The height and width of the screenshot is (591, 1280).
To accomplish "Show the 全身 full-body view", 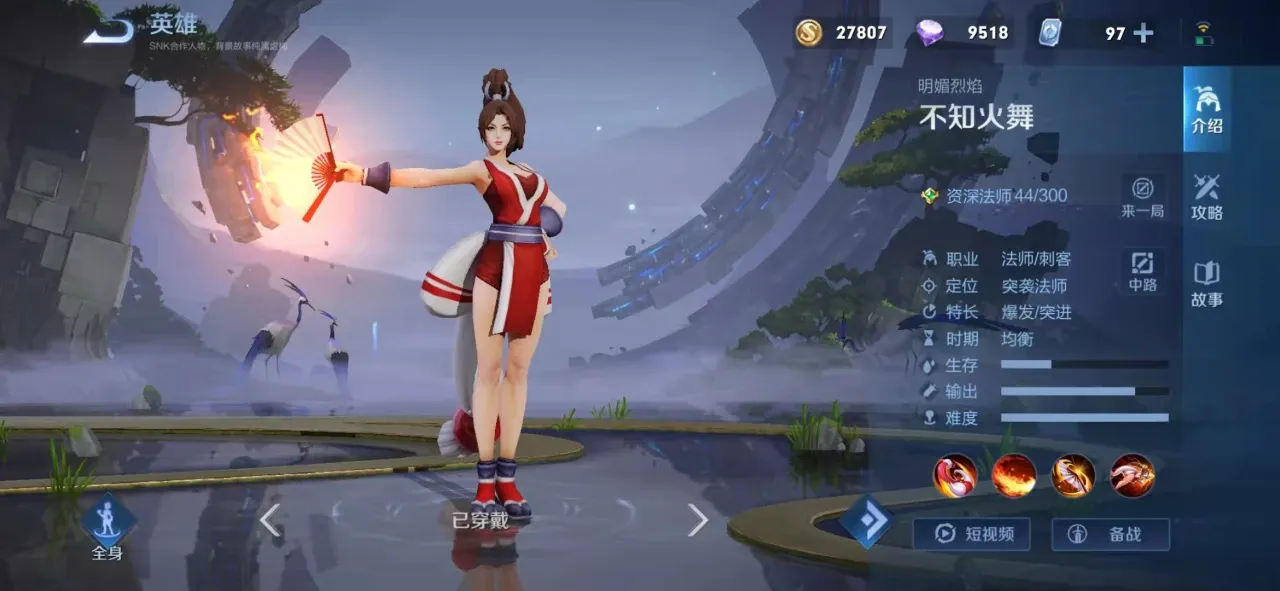I will tap(107, 527).
